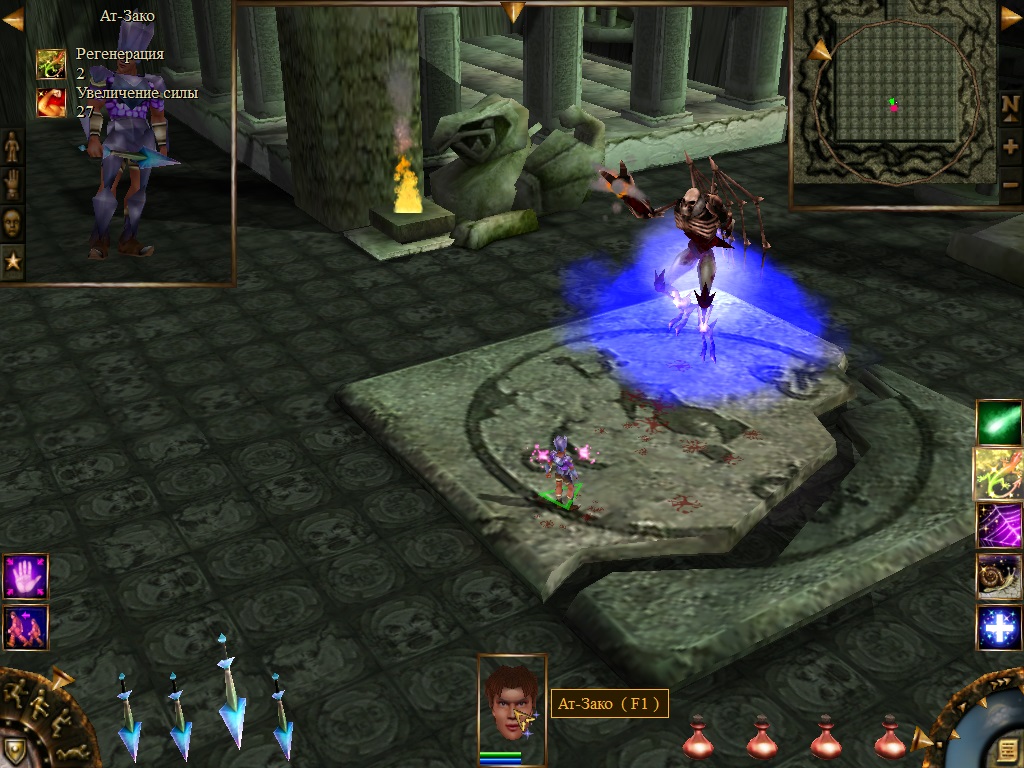Open the journal scroll button
Image resolution: width=1024 pixels, height=768 pixels.
tap(1006, 750)
